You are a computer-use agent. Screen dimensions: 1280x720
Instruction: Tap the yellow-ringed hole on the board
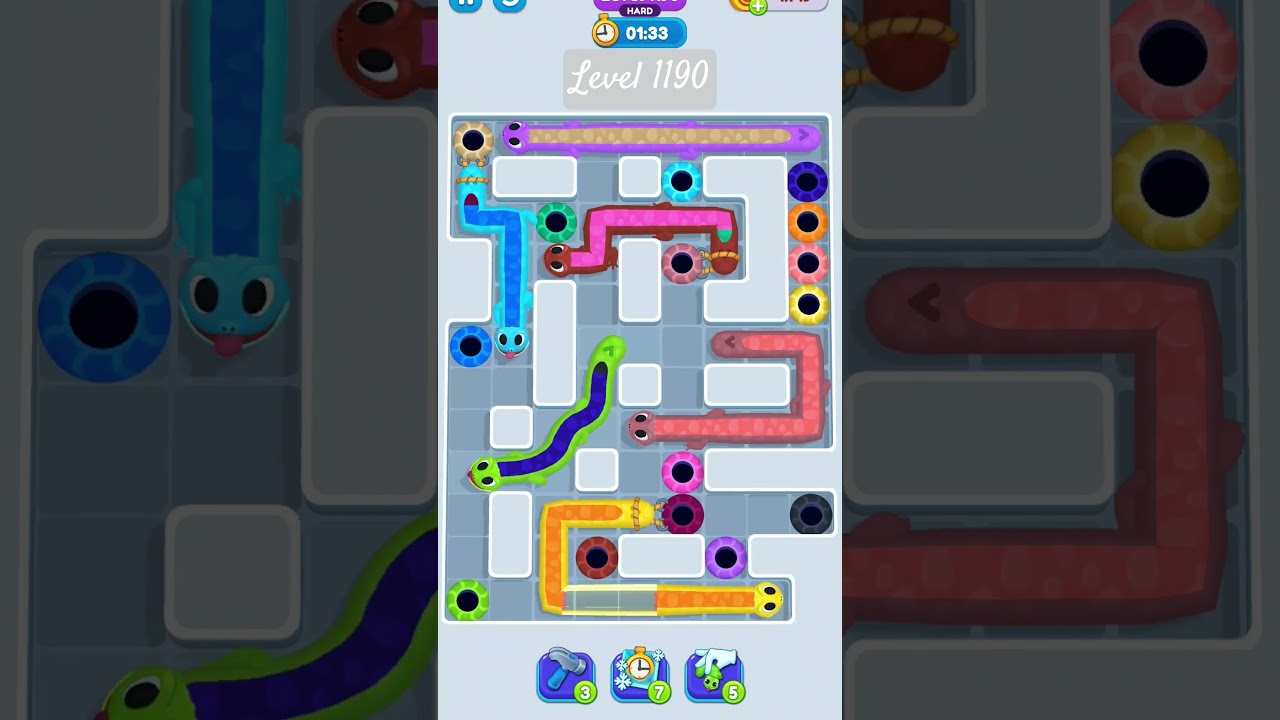tap(808, 303)
